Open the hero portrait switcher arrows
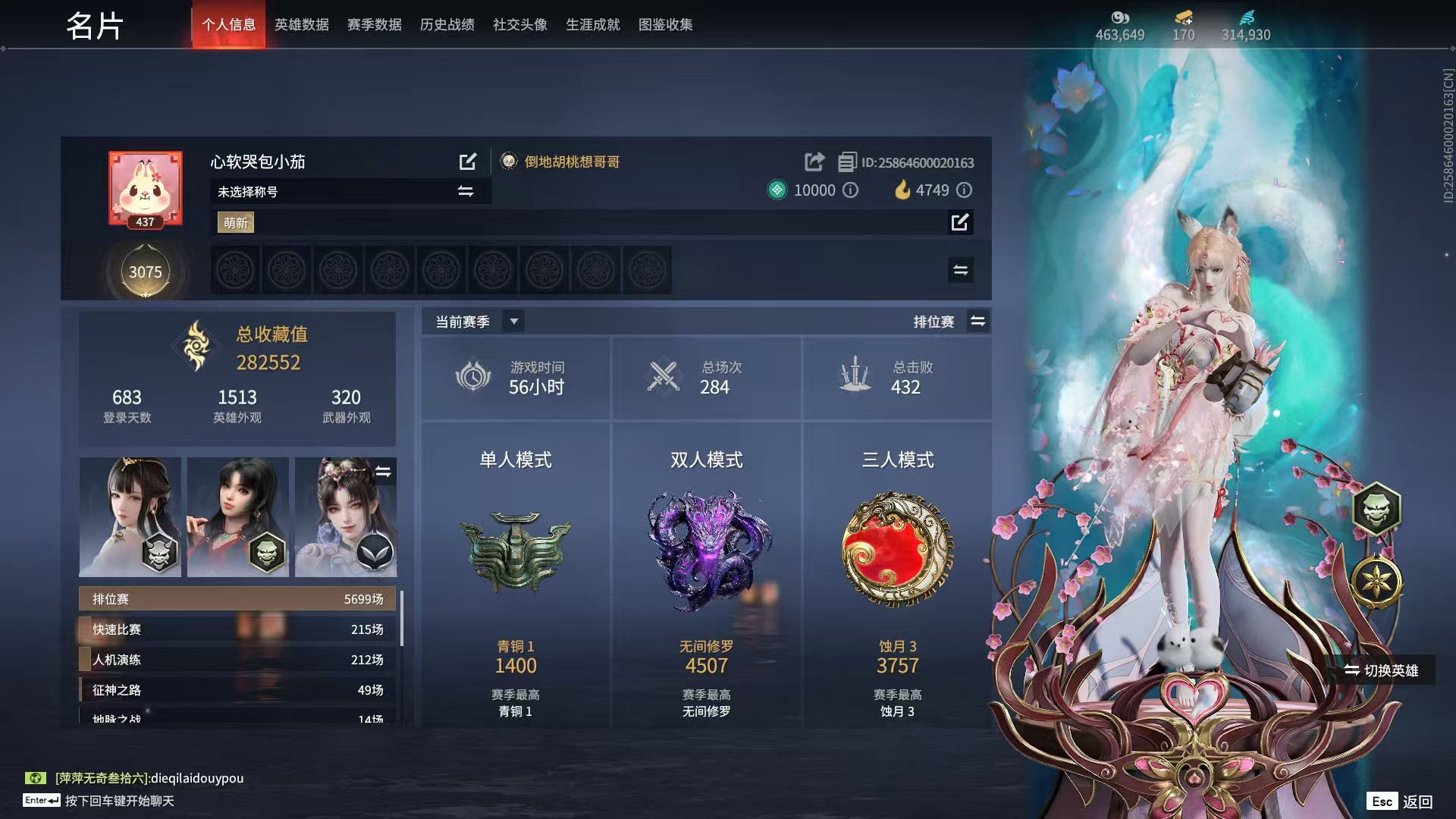 (384, 471)
